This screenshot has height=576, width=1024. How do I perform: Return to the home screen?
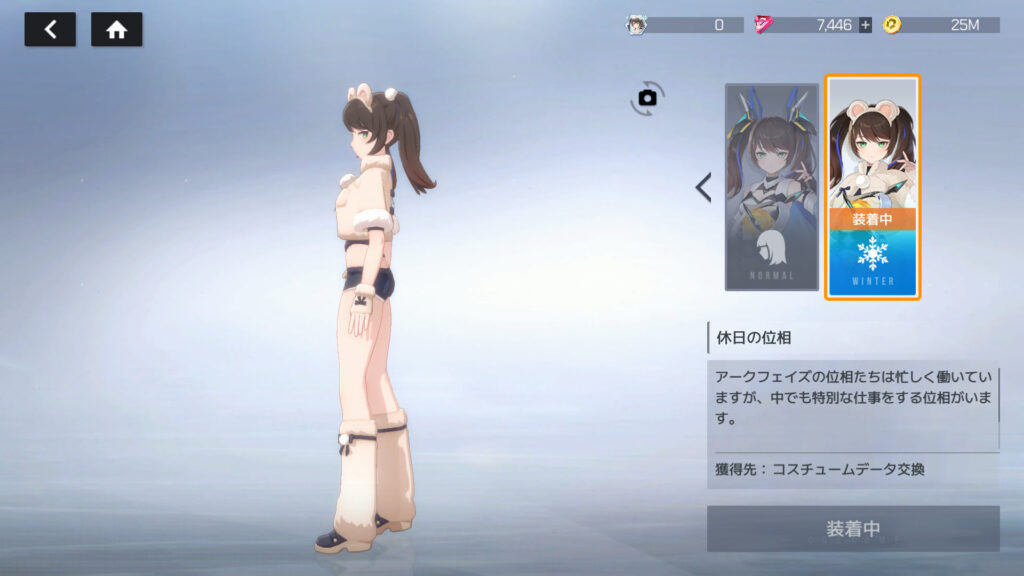coord(116,30)
